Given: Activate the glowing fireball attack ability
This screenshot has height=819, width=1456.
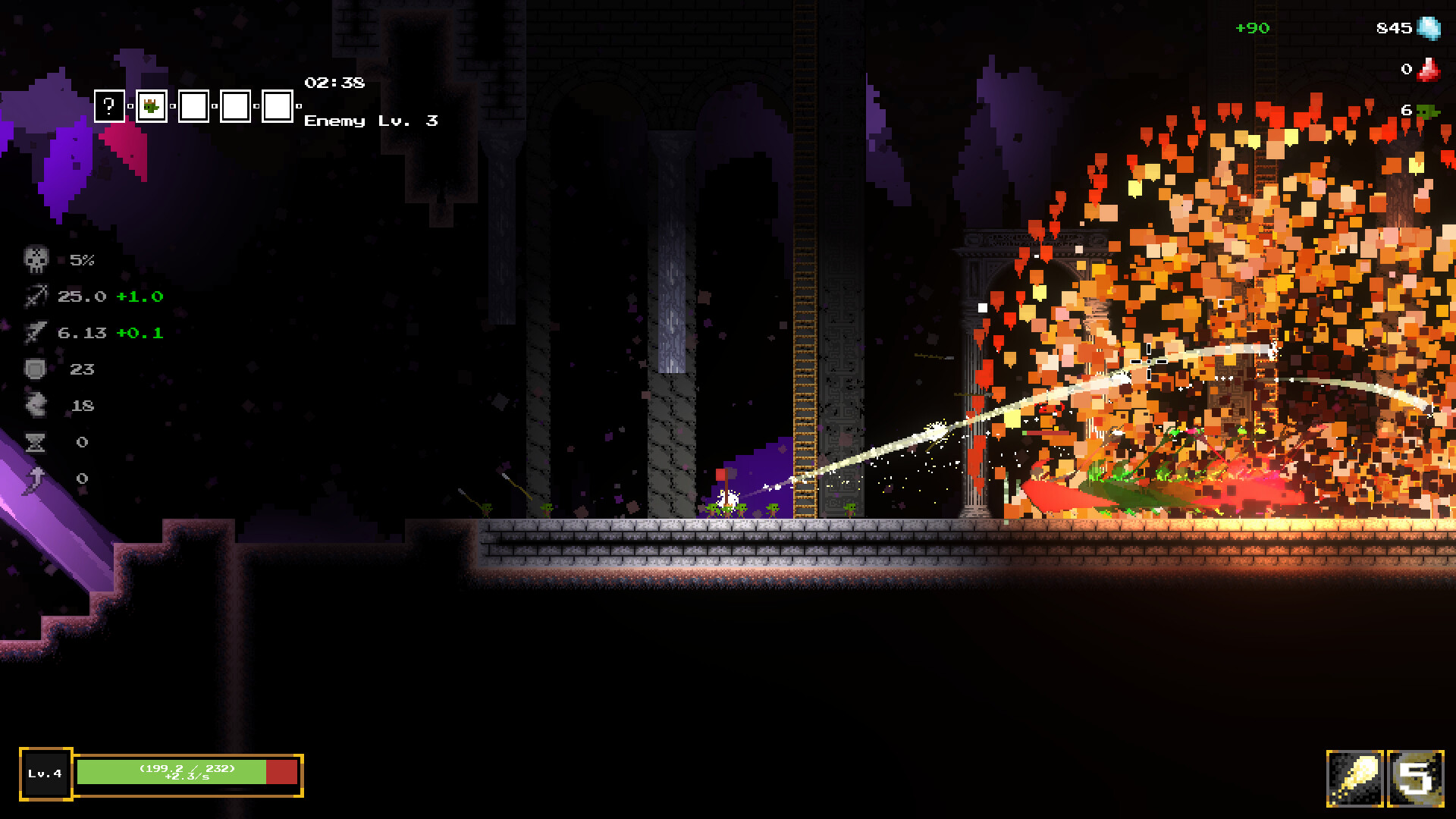Looking at the screenshot, I should [1354, 778].
